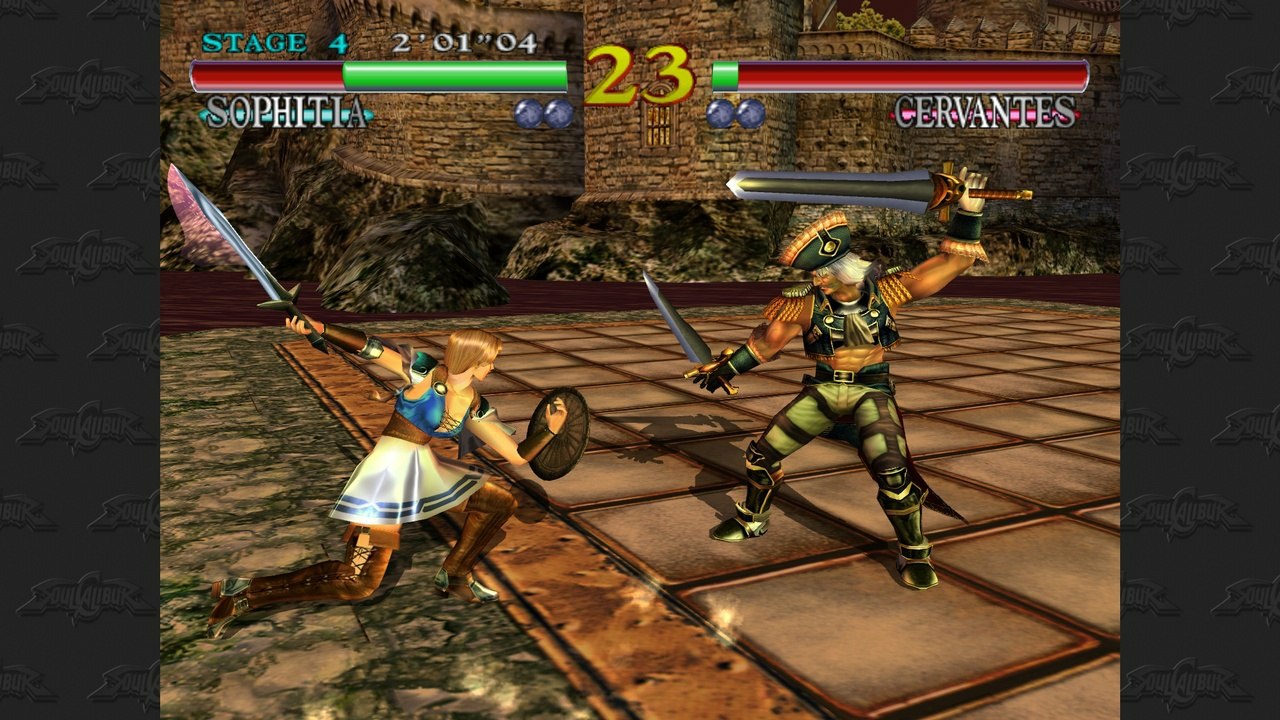Click Cervantes' left round-win orb
This screenshot has height=720, width=1280.
(718, 114)
